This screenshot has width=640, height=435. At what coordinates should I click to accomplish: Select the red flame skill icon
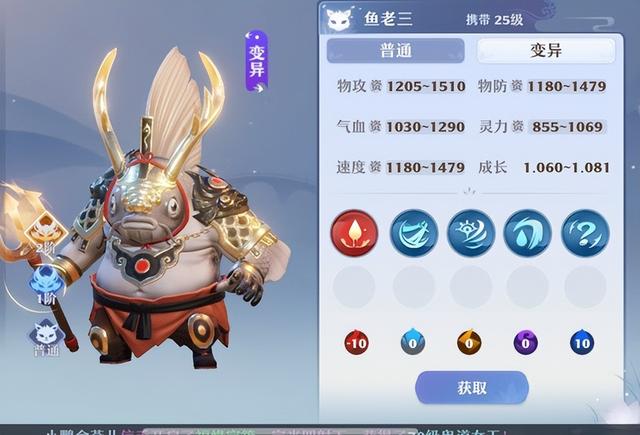pyautogui.click(x=354, y=232)
